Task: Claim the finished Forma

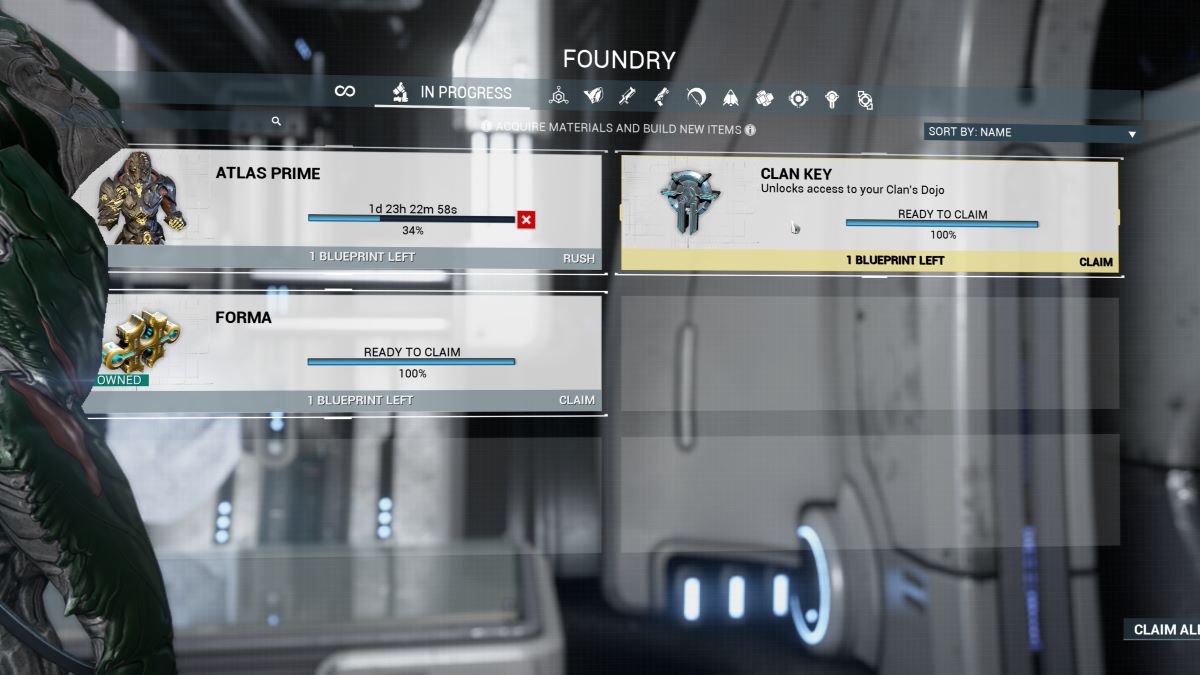Action: click(x=576, y=400)
